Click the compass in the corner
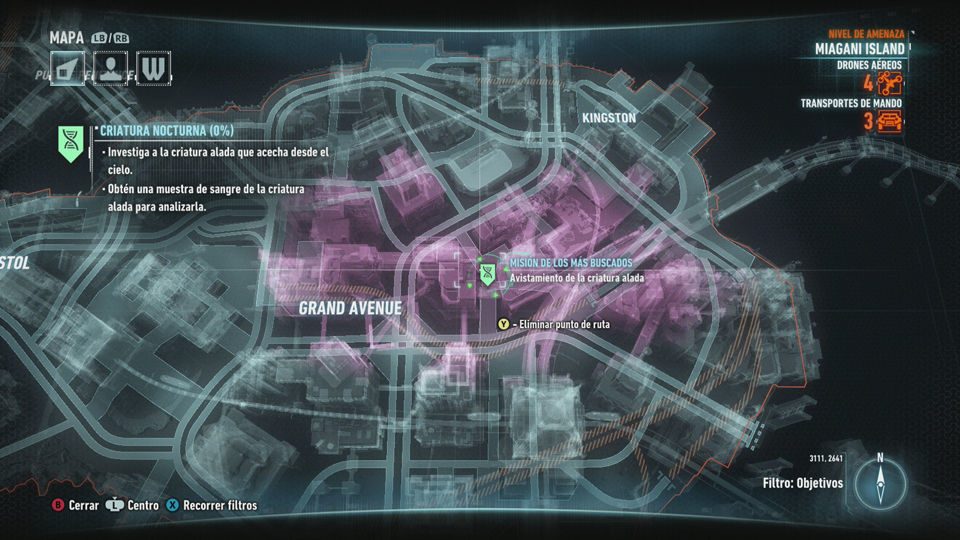Screen dimensions: 960x540 pos(879,484)
